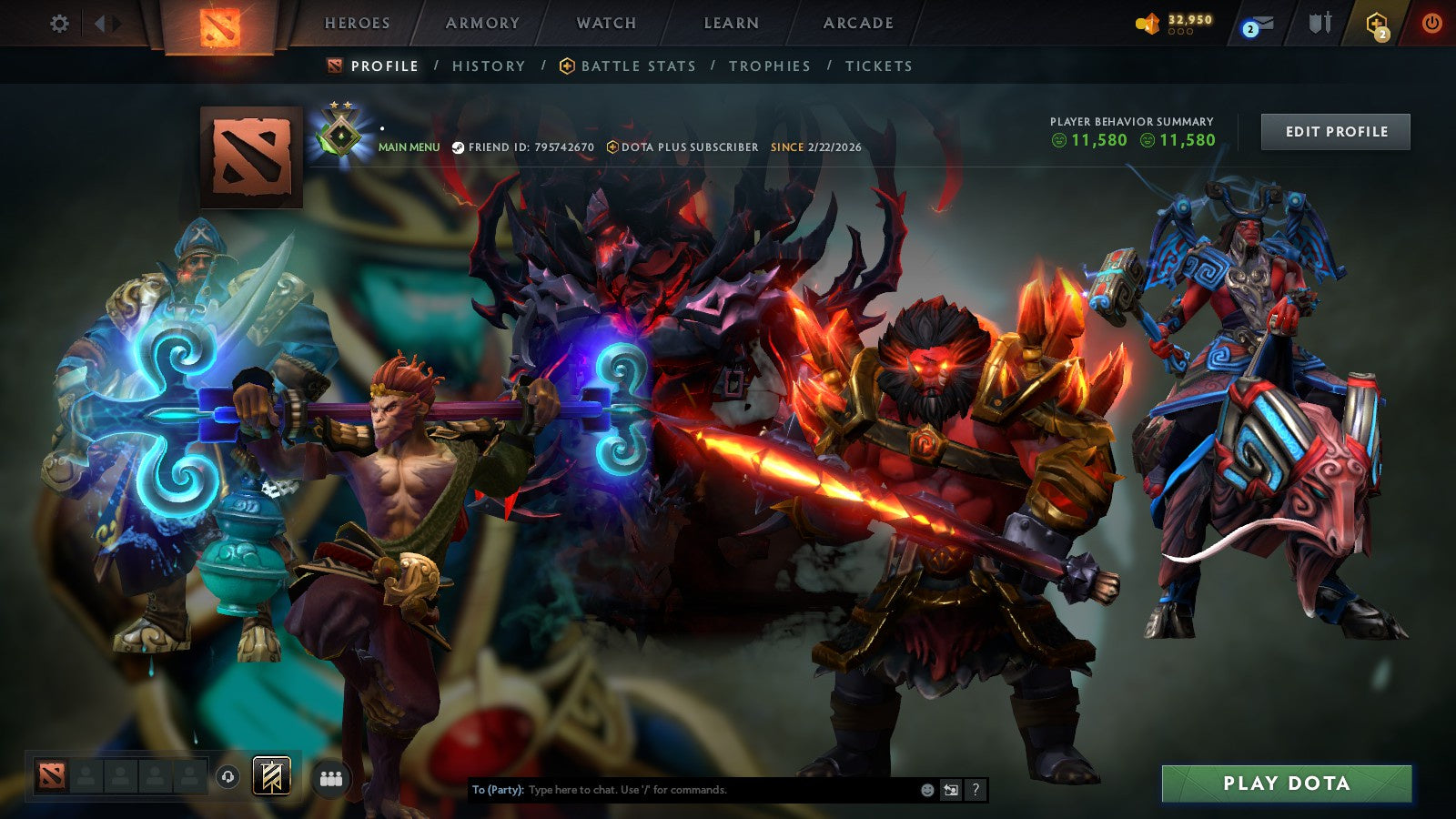Open the Dota Plus hexagon menu
Viewport: 1456px width, 819px height.
pos(1377,23)
